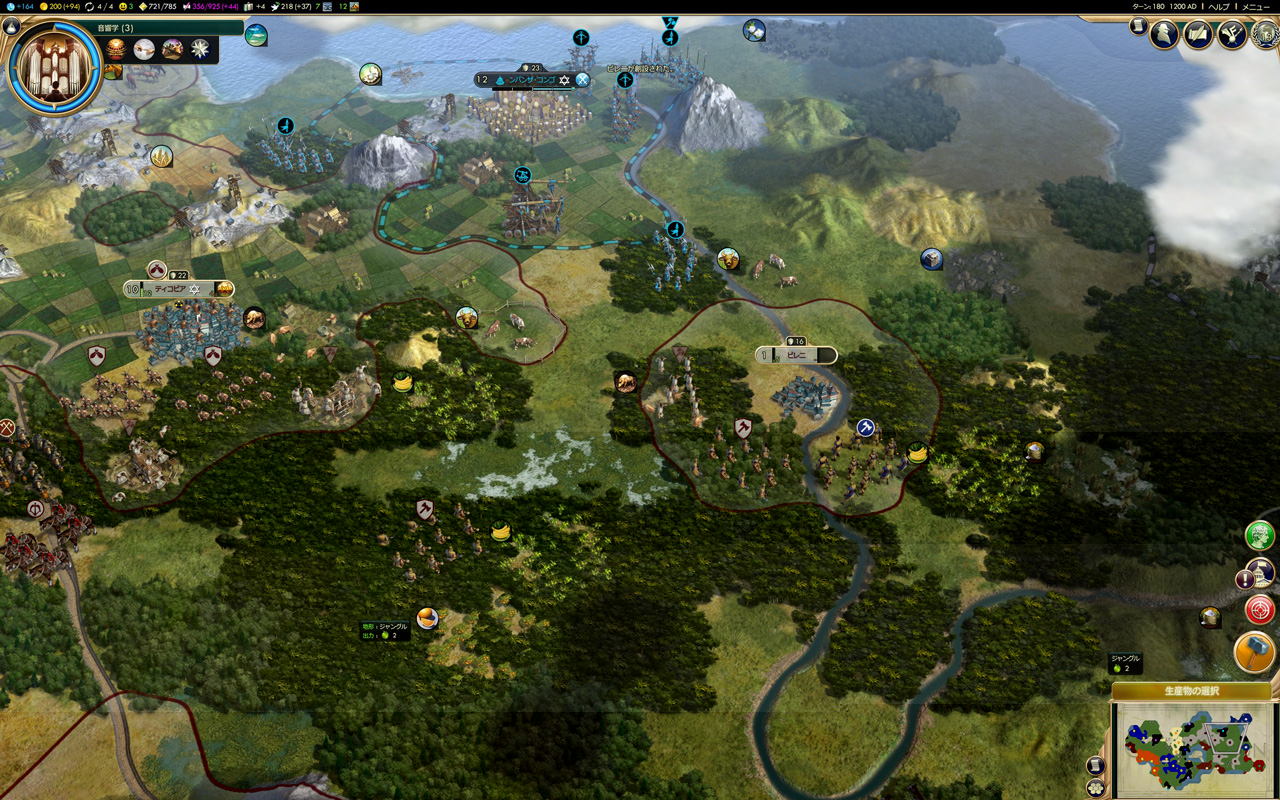Toggle the hex grid map options button
The height and width of the screenshot is (800, 1280).
1095,786
